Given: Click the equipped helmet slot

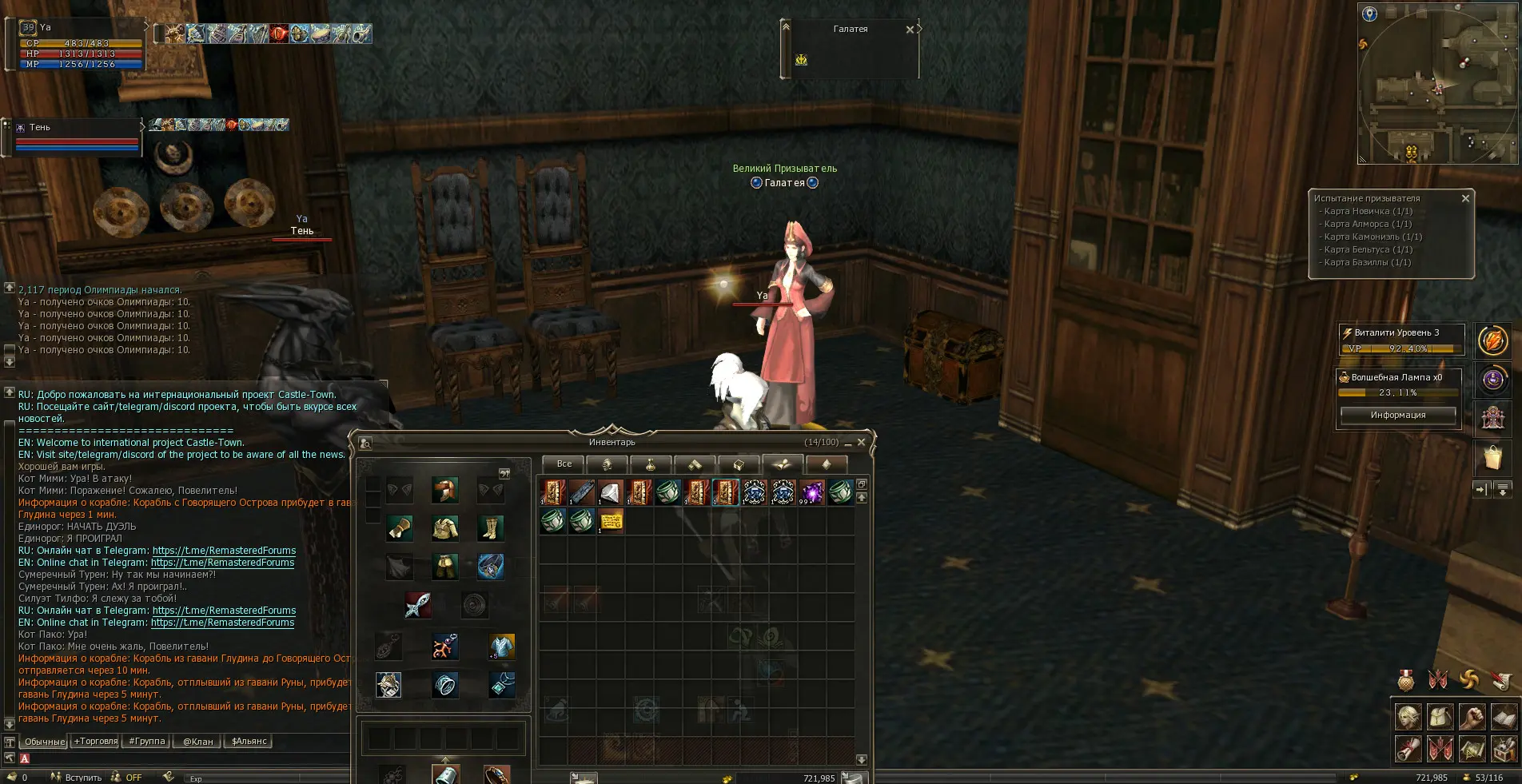Looking at the screenshot, I should tap(445, 490).
